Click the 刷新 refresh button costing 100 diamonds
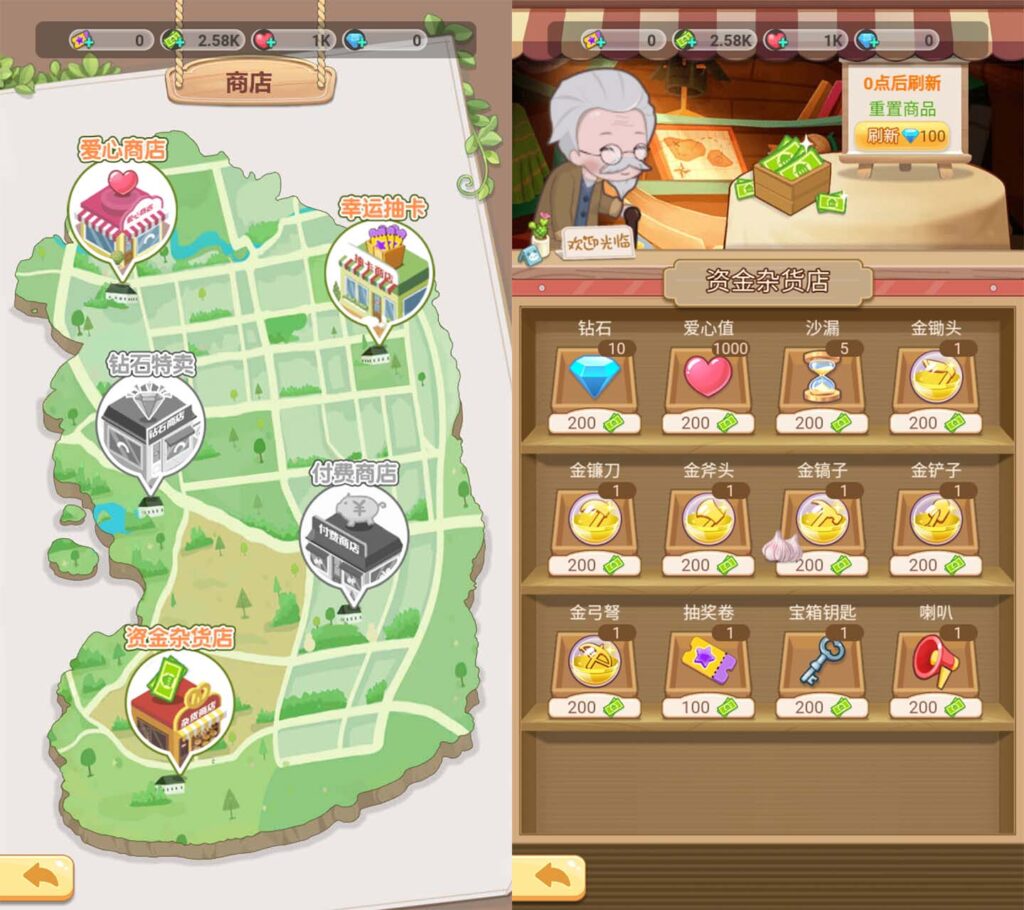 pos(901,136)
